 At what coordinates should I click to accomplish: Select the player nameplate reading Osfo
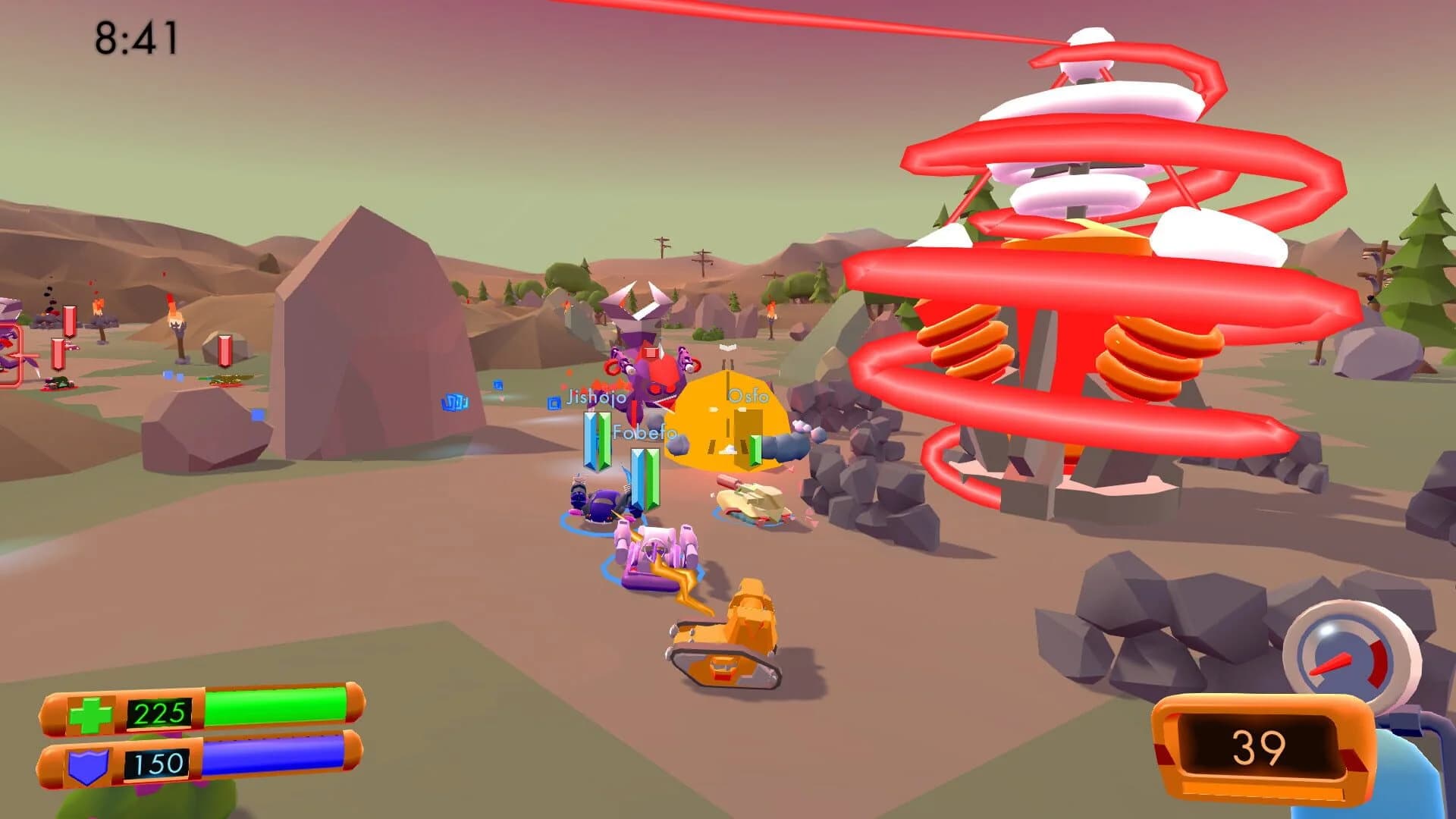(748, 397)
